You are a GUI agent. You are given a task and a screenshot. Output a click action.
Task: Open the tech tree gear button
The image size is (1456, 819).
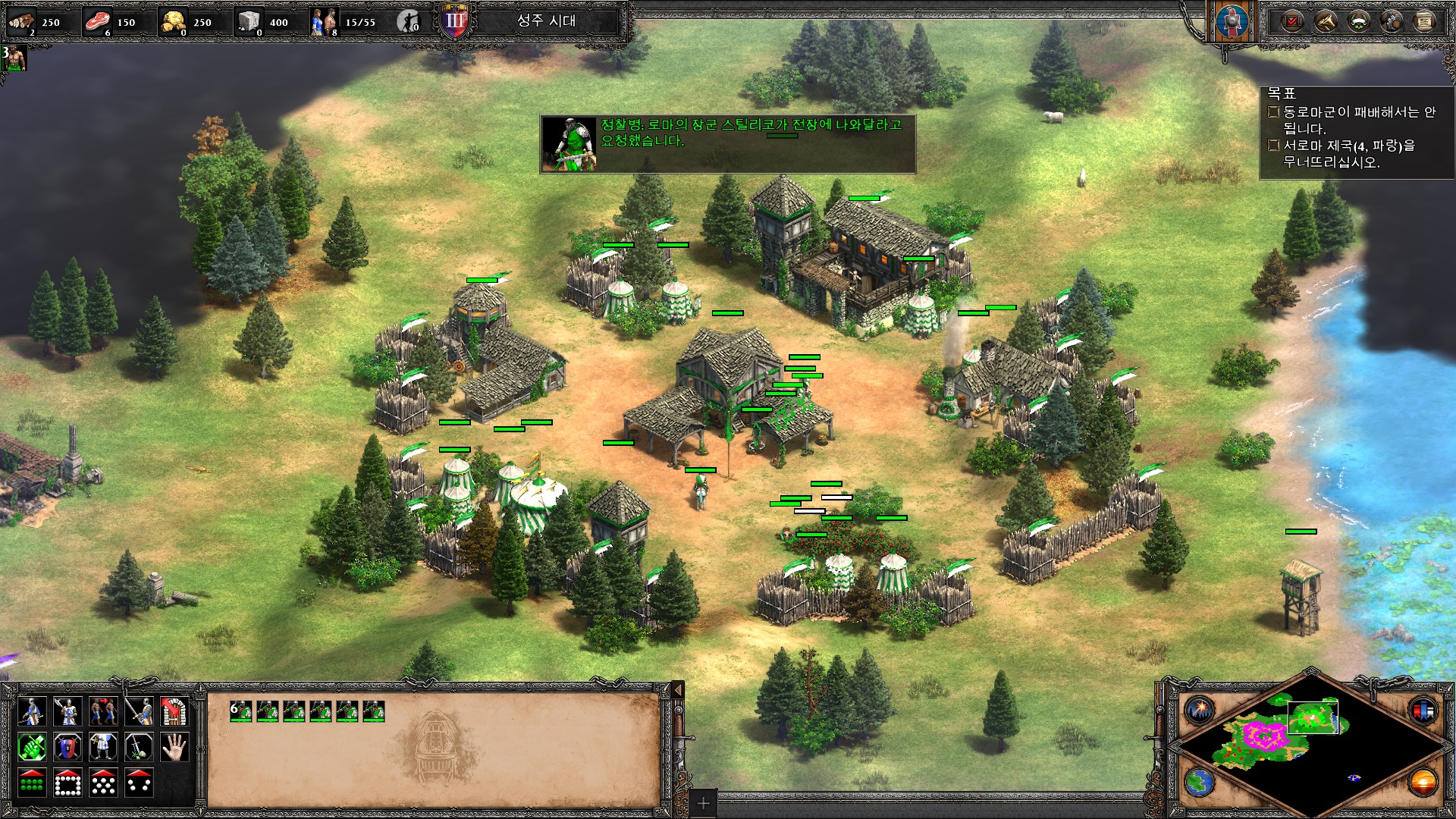tap(1392, 22)
